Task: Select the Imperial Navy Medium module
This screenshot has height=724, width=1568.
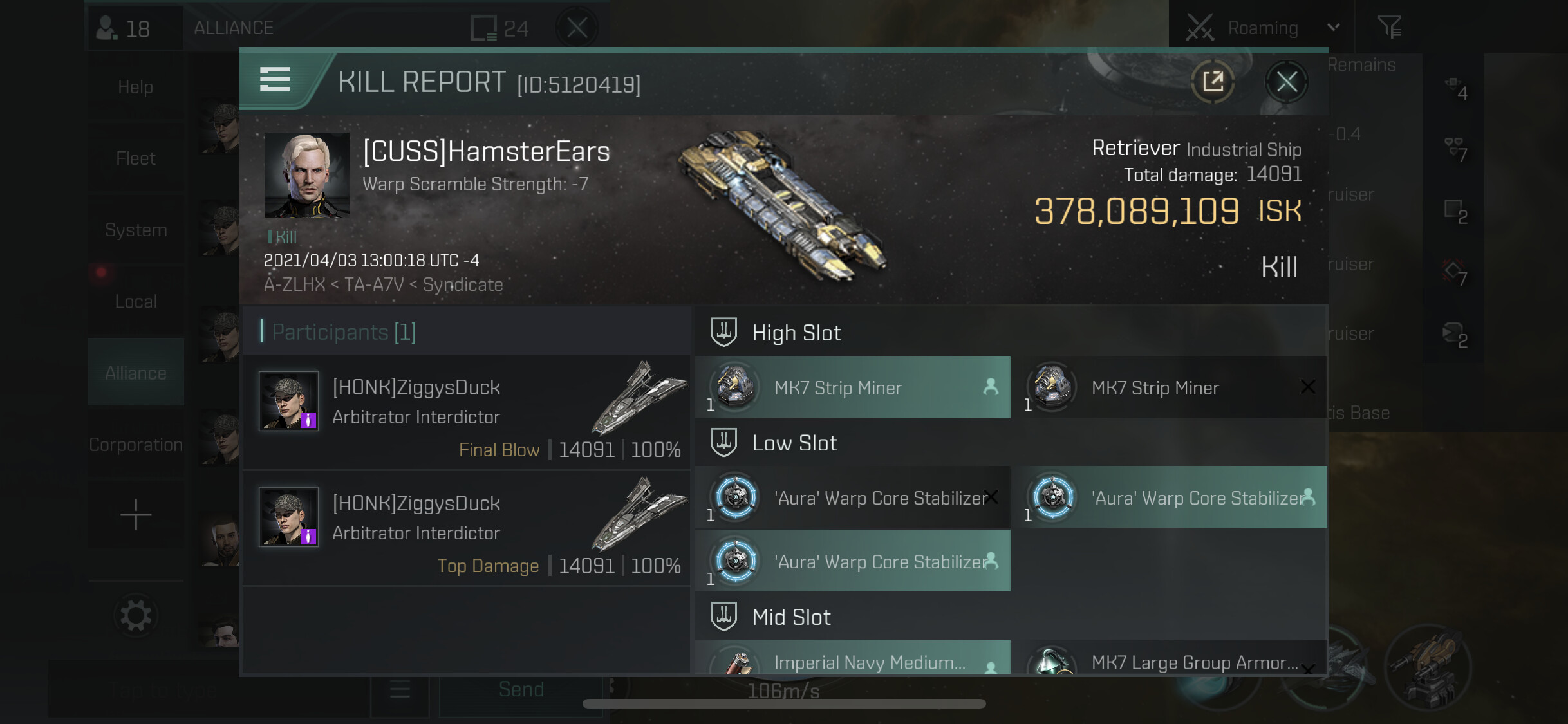Action: point(853,660)
